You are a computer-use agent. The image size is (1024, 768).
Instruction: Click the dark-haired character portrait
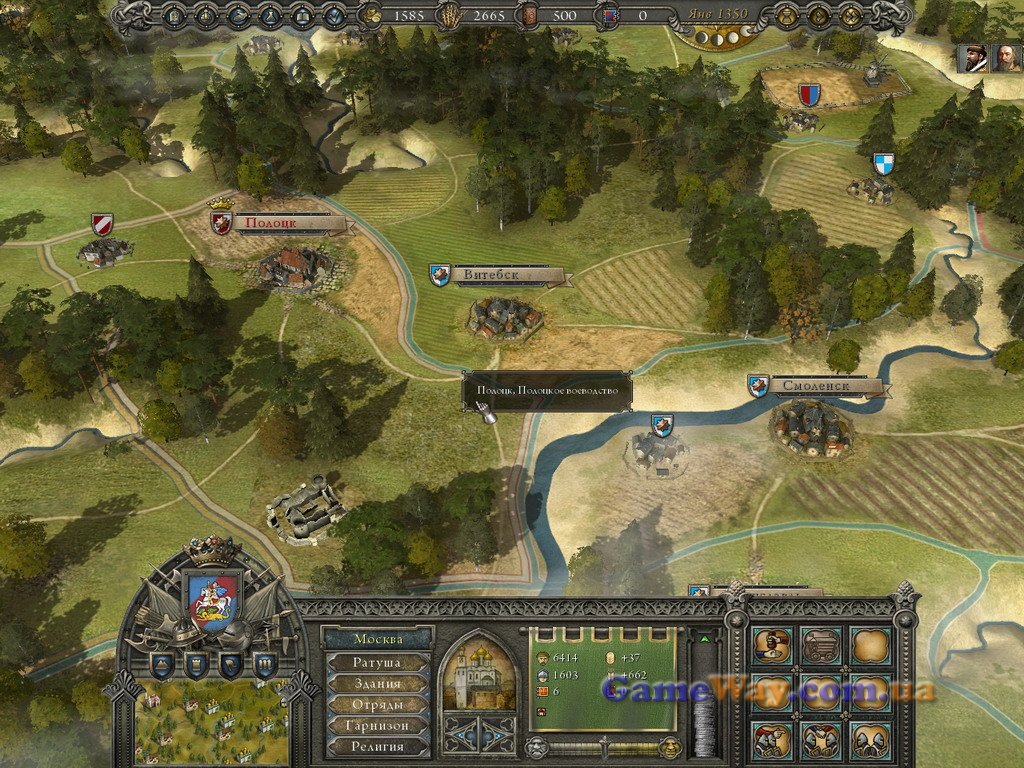[x=971, y=58]
